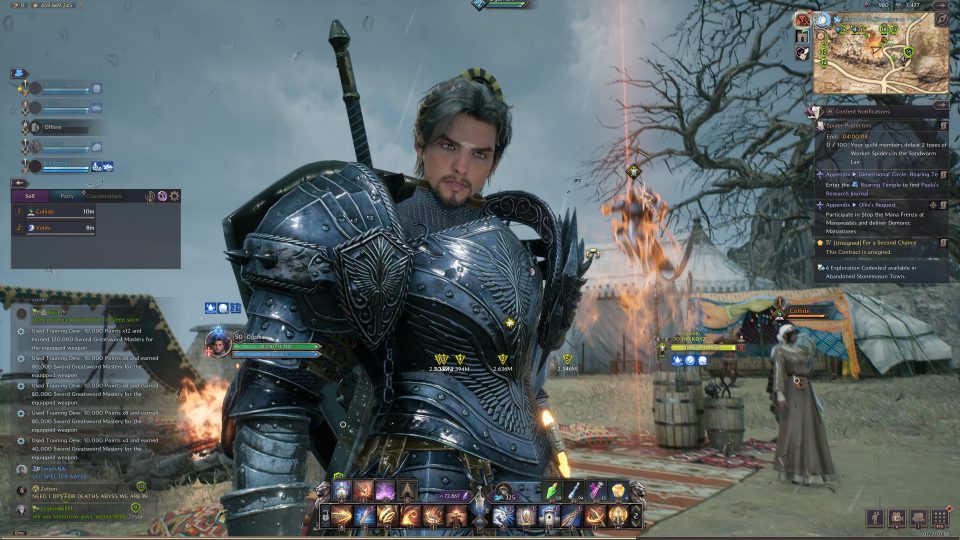Click the Offline party member frame
This screenshot has width=960, height=540.
click(60, 127)
